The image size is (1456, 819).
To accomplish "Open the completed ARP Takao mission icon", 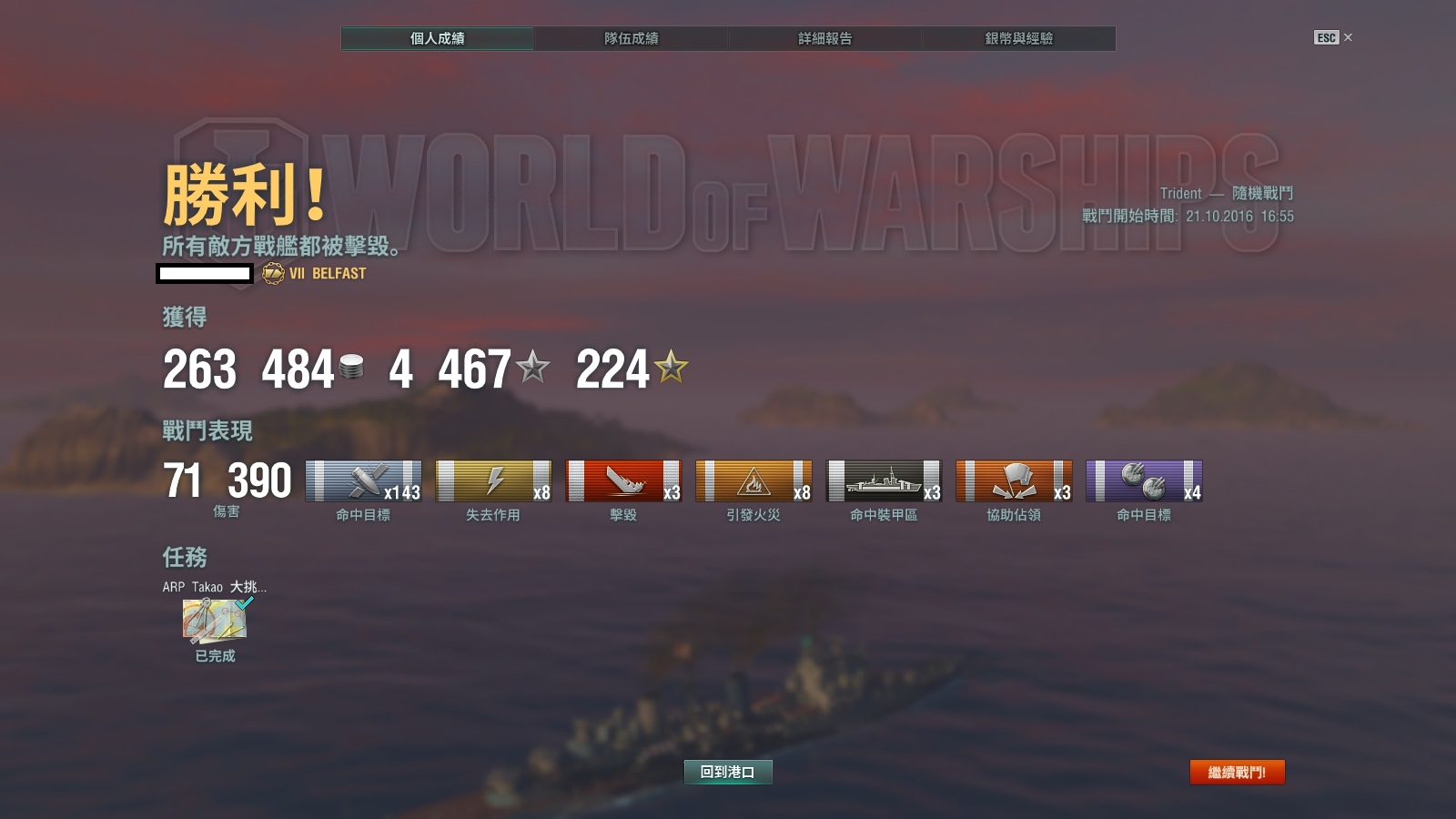I will pos(216,621).
